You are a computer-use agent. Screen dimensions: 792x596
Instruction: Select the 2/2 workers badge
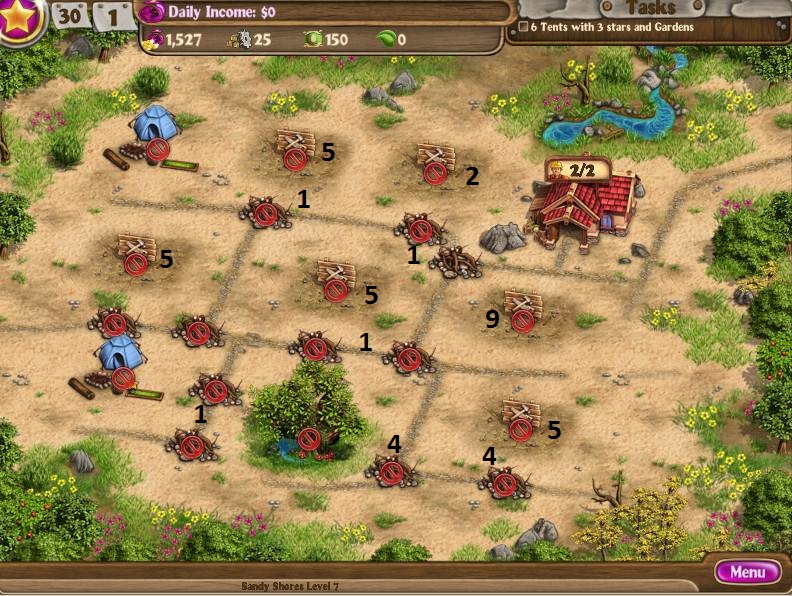pyautogui.click(x=576, y=170)
